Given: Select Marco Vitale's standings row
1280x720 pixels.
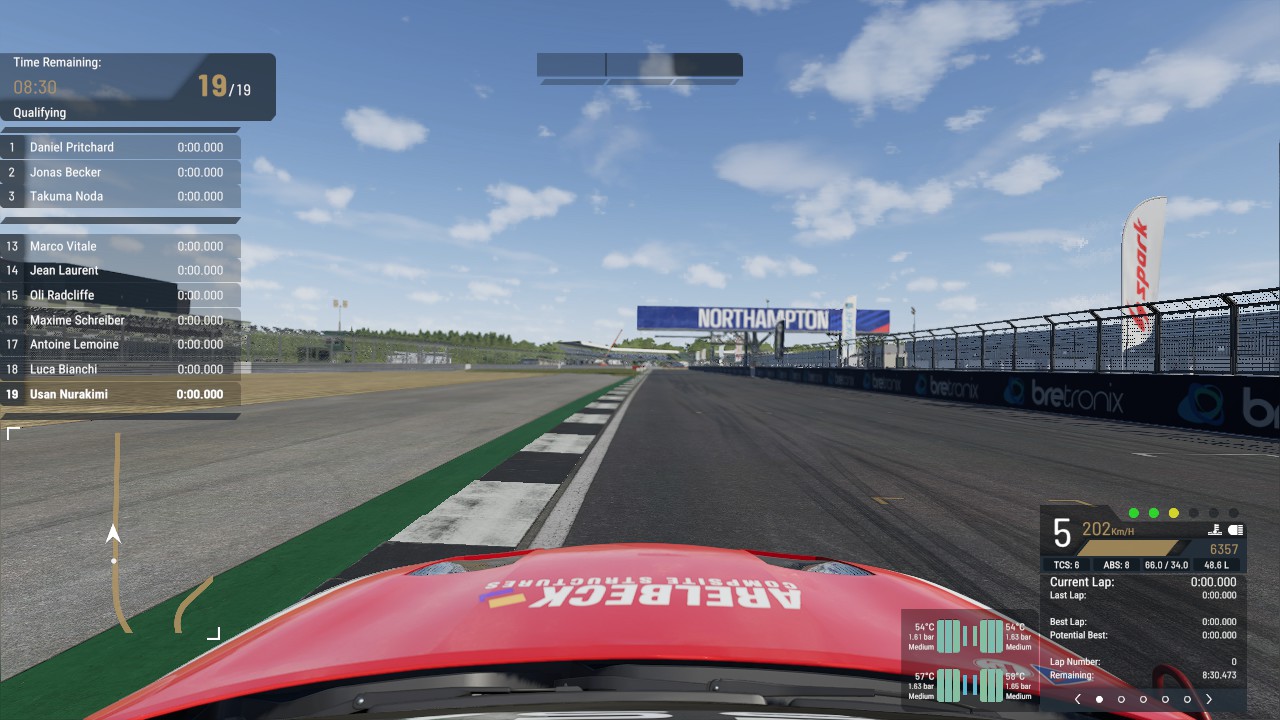Looking at the screenshot, I should pos(120,246).
